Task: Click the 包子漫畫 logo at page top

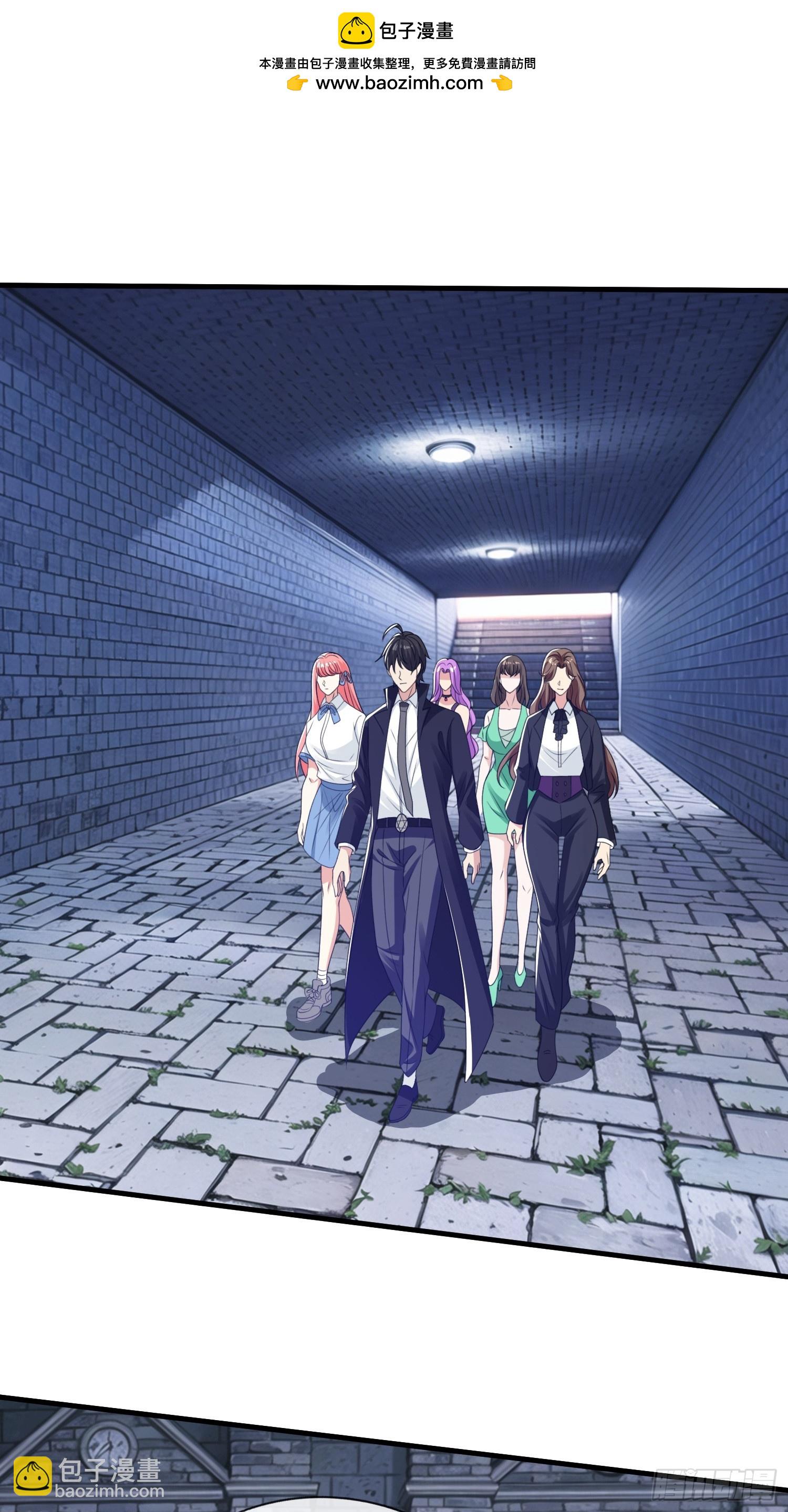Action: tap(396, 30)
